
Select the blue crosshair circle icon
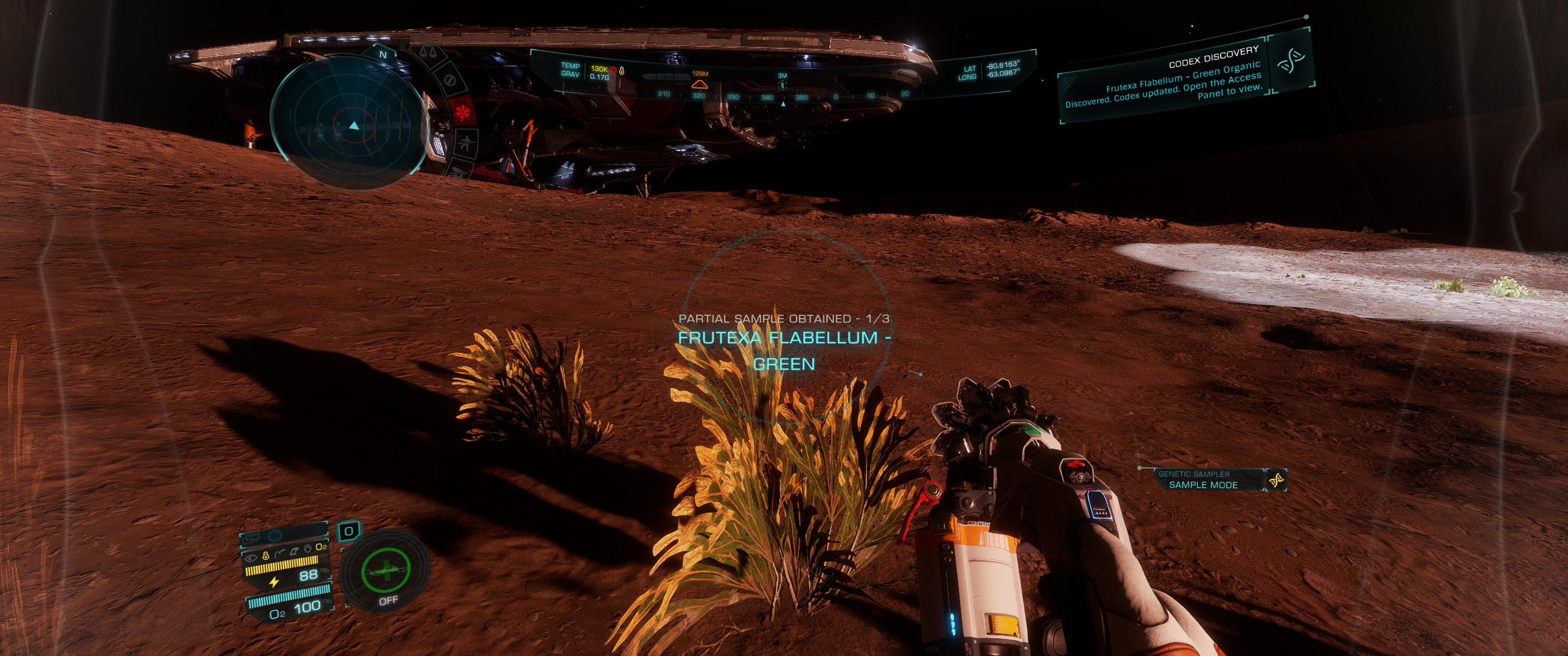(x=275, y=536)
